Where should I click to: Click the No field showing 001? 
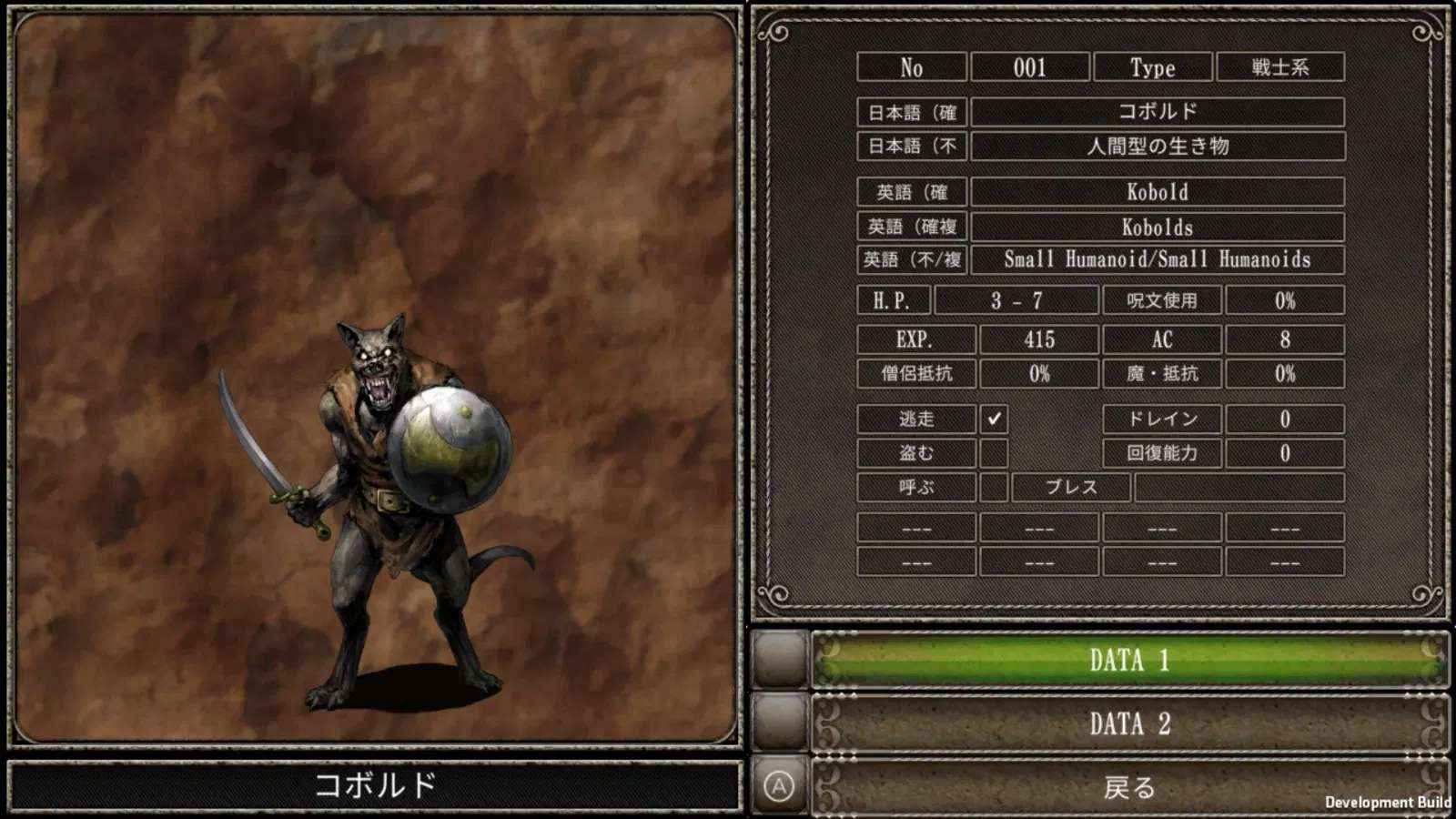[x=1031, y=67]
